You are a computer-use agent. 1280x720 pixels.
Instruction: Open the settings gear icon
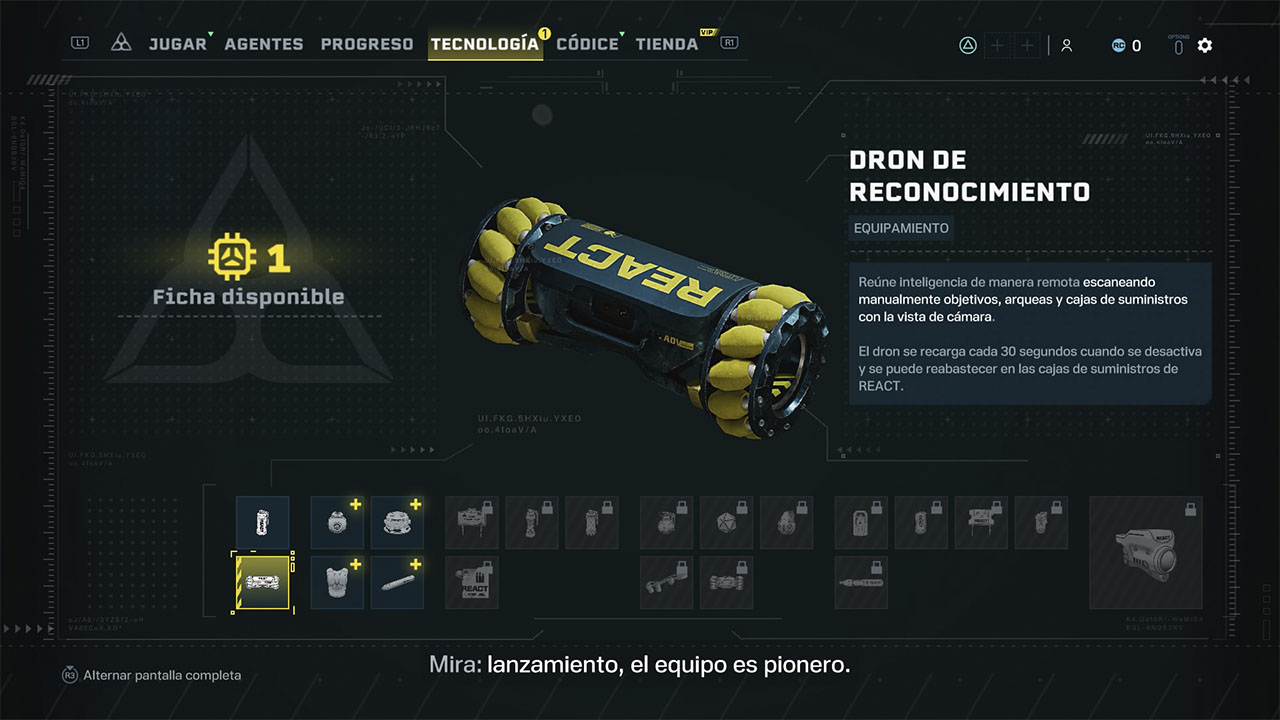(x=1205, y=44)
